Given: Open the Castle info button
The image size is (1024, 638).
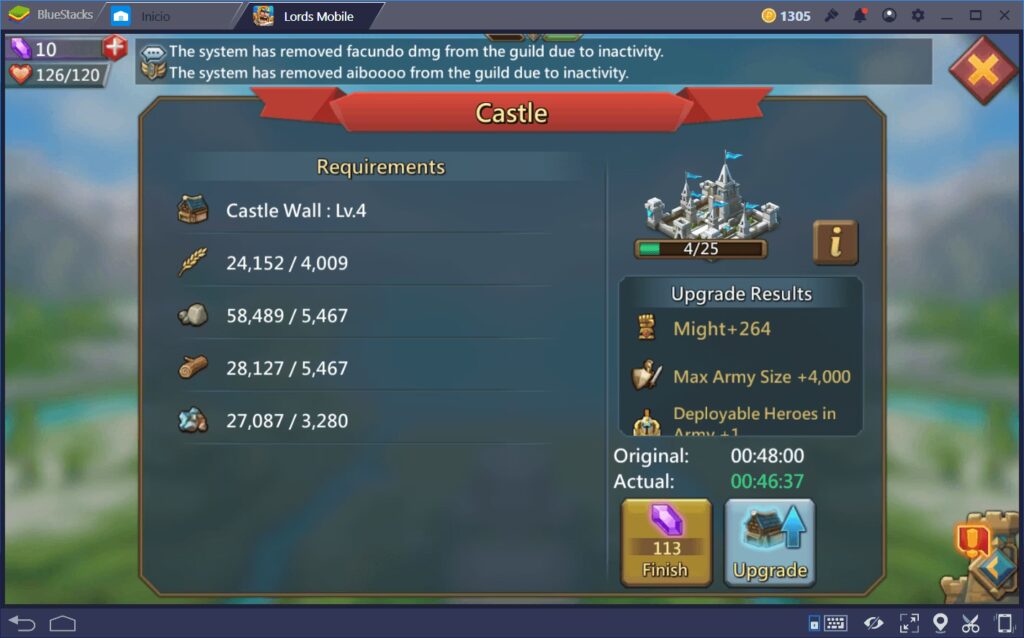Looking at the screenshot, I should 835,243.
